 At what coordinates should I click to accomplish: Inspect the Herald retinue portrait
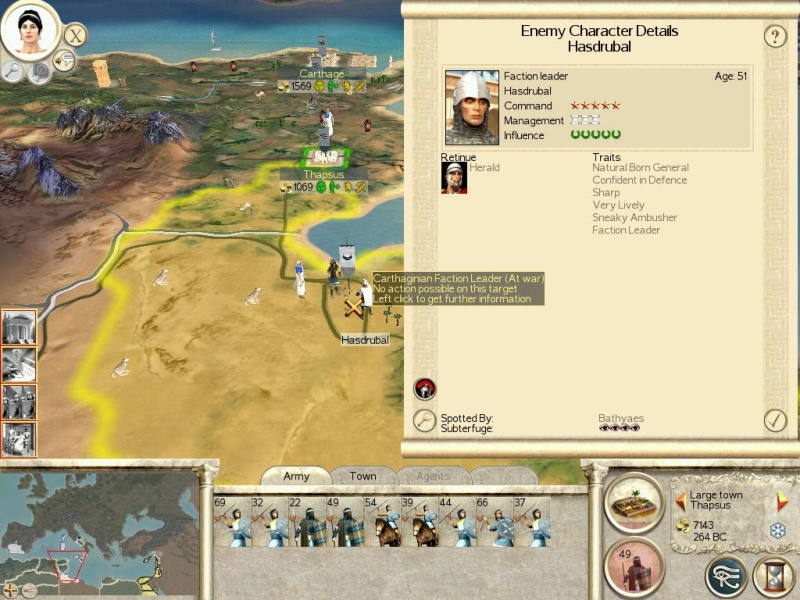454,177
